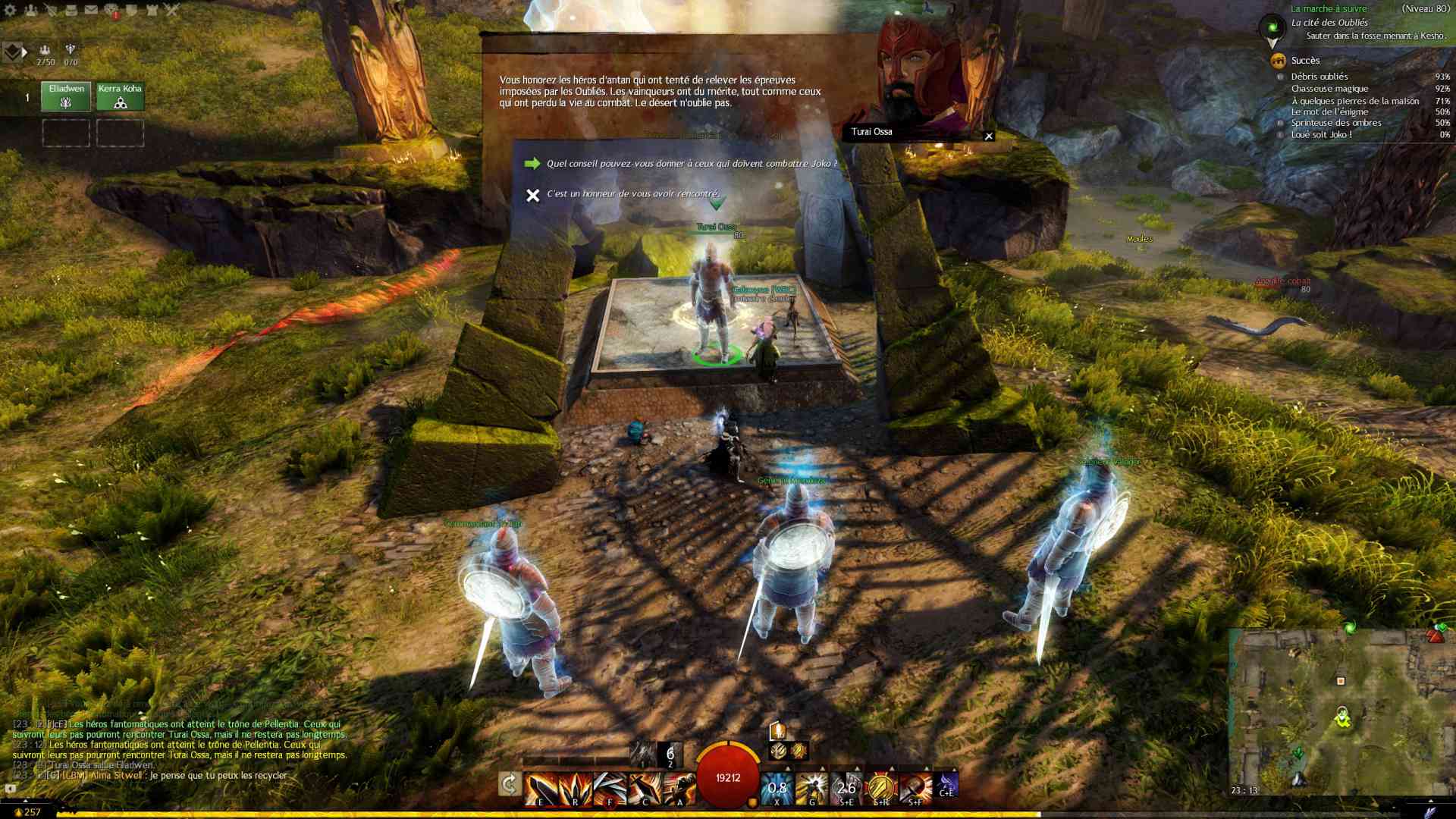This screenshot has width=1456, height=819.
Task: Activate the first weapon skill bound to E
Action: click(541, 789)
